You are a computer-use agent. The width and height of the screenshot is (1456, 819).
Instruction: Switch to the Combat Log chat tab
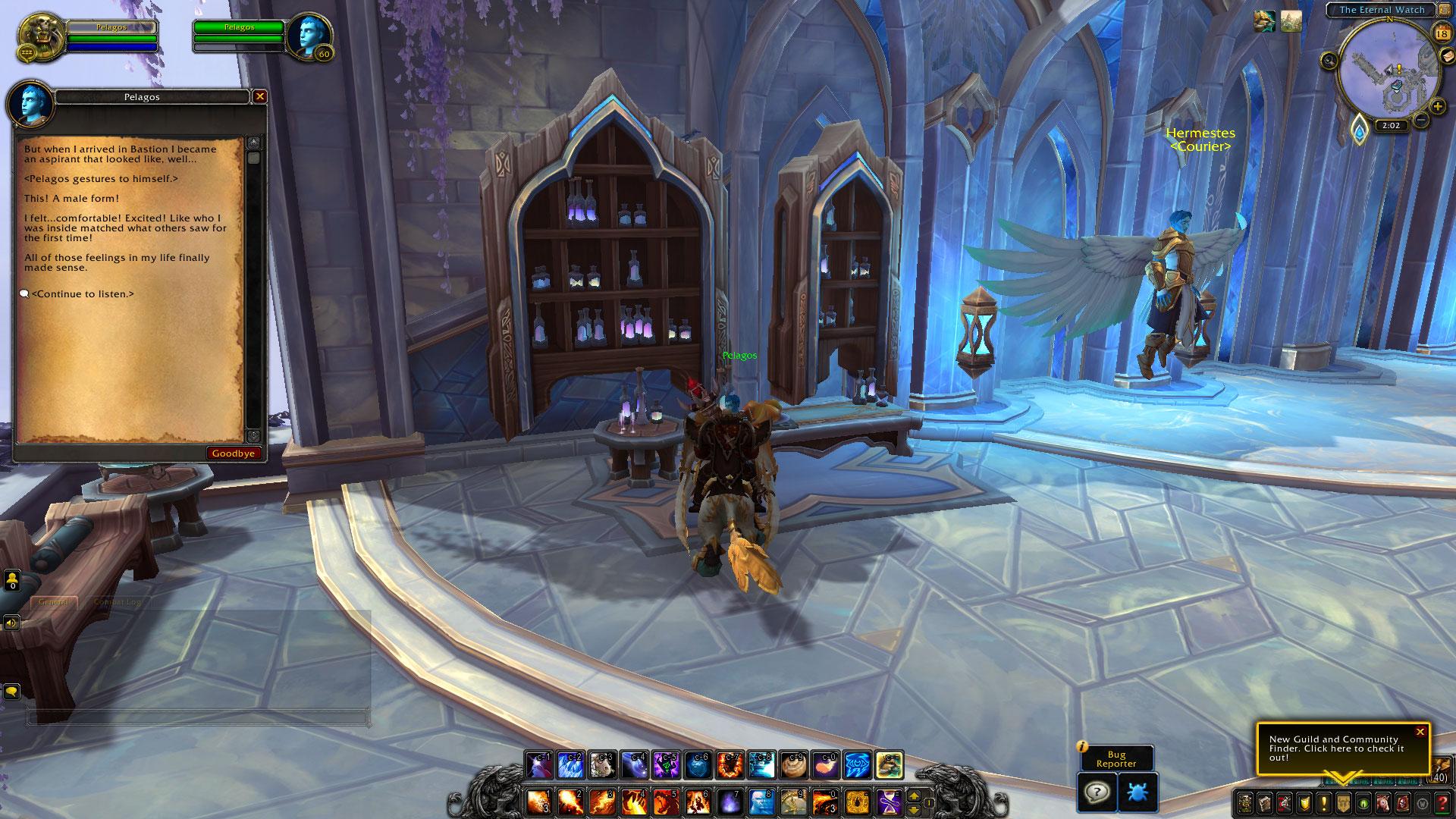[117, 602]
